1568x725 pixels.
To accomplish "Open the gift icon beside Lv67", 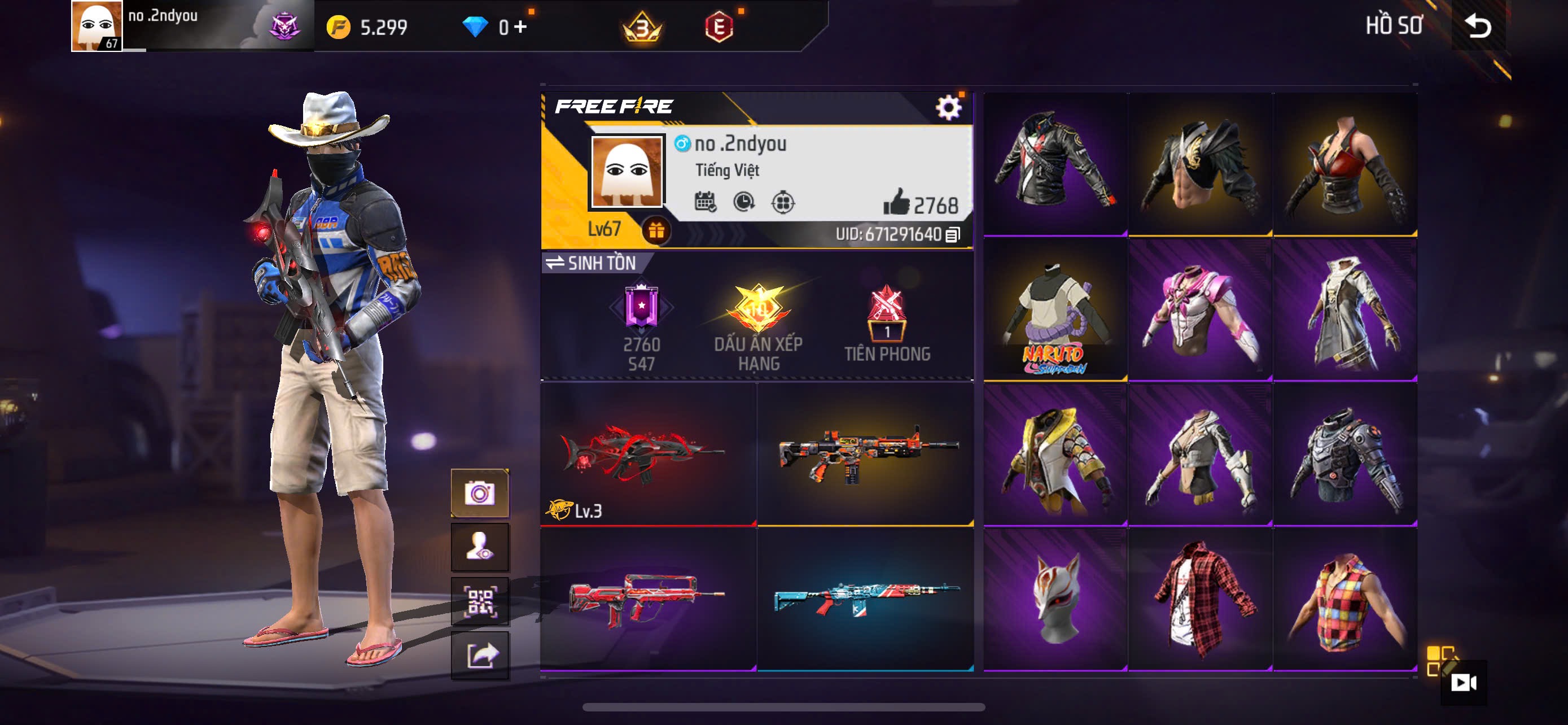I will point(655,231).
